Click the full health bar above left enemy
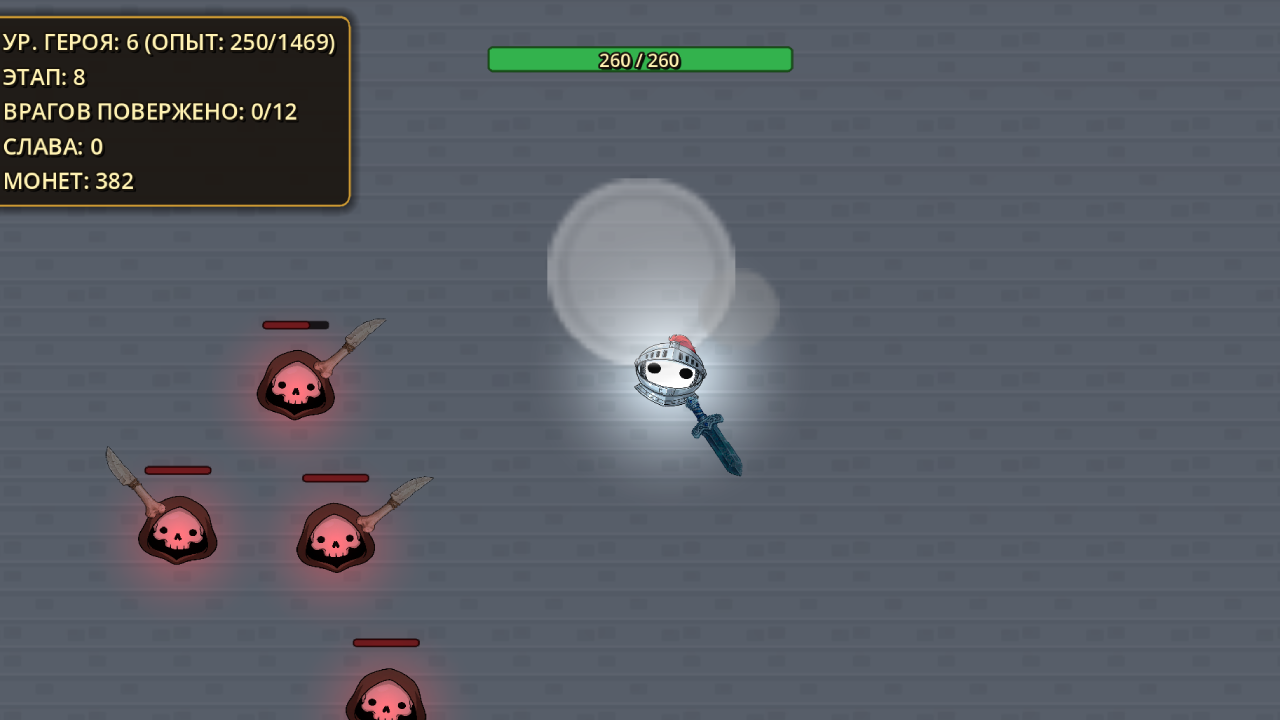Screen dimensions: 1280x720 pos(180,469)
